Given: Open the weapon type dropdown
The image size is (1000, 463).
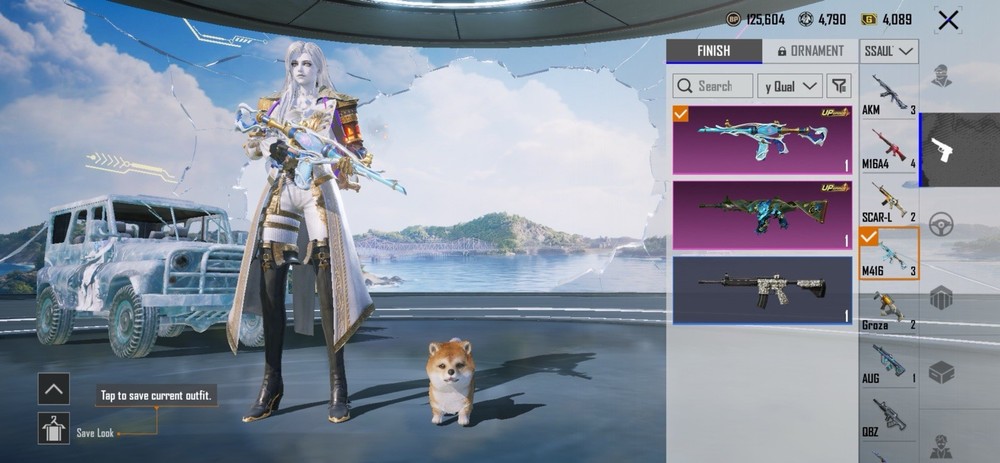Looking at the screenshot, I should [x=889, y=51].
